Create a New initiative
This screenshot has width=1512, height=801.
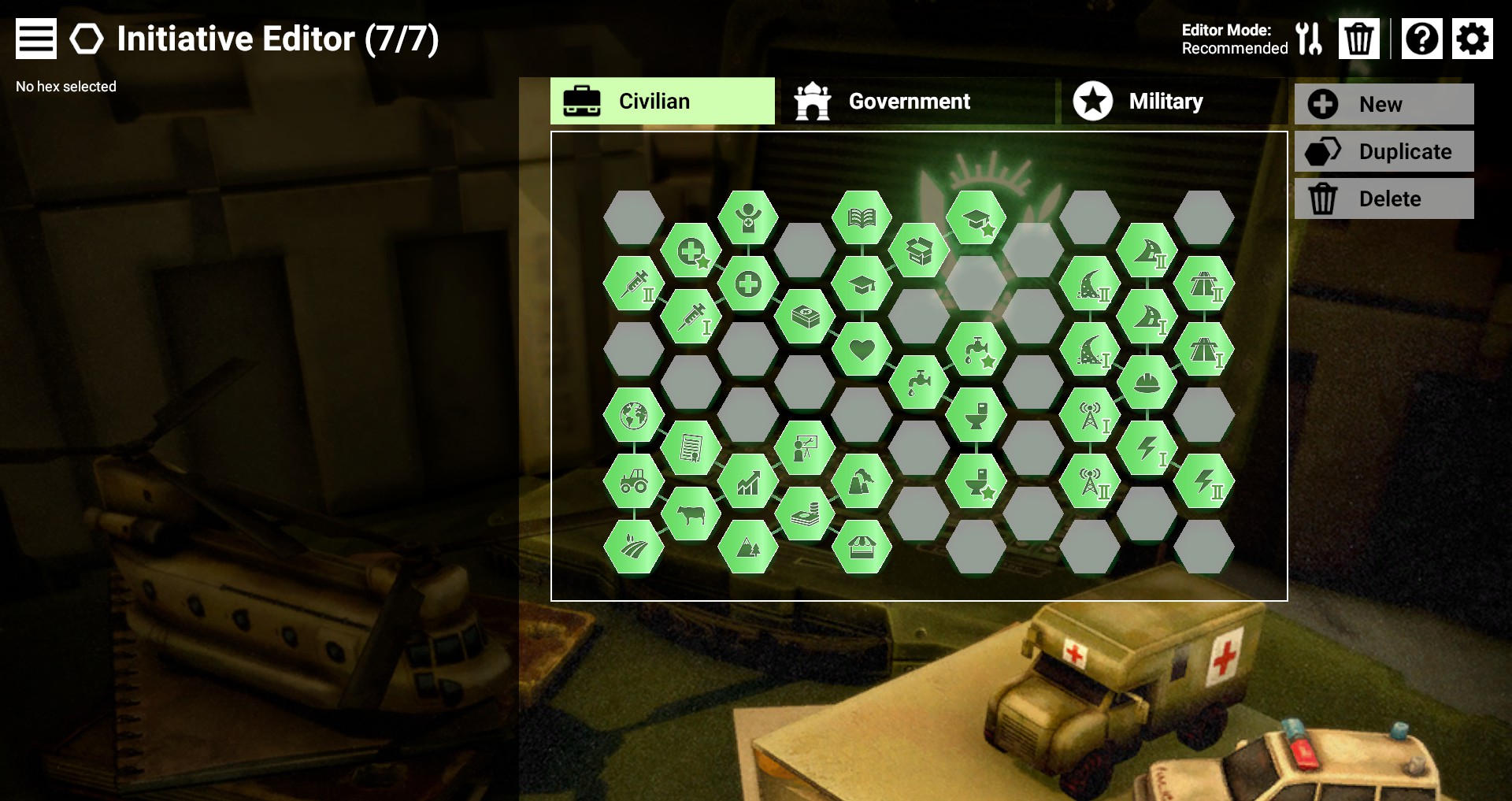pos(1384,104)
